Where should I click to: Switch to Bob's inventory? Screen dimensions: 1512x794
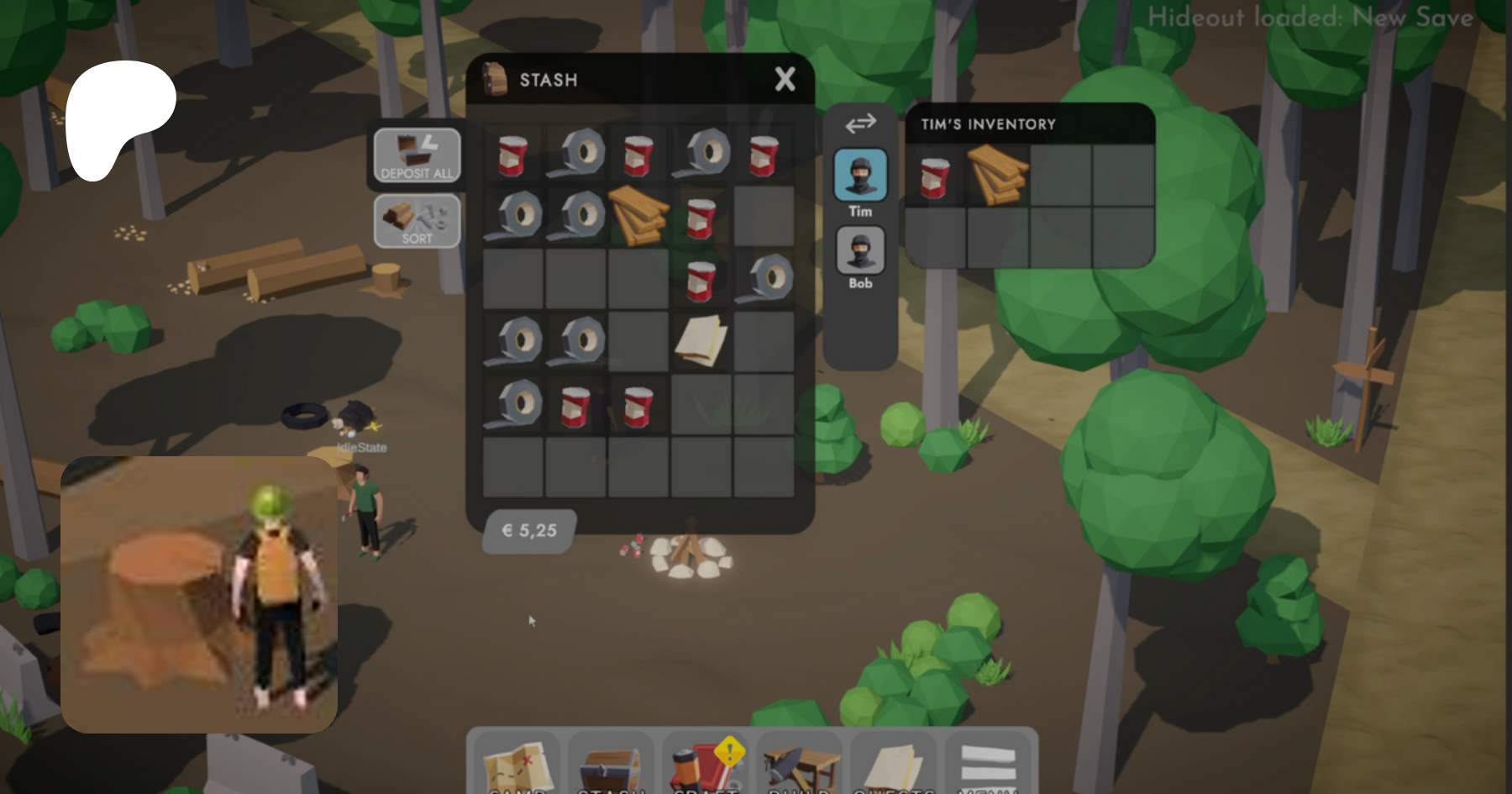tap(860, 251)
